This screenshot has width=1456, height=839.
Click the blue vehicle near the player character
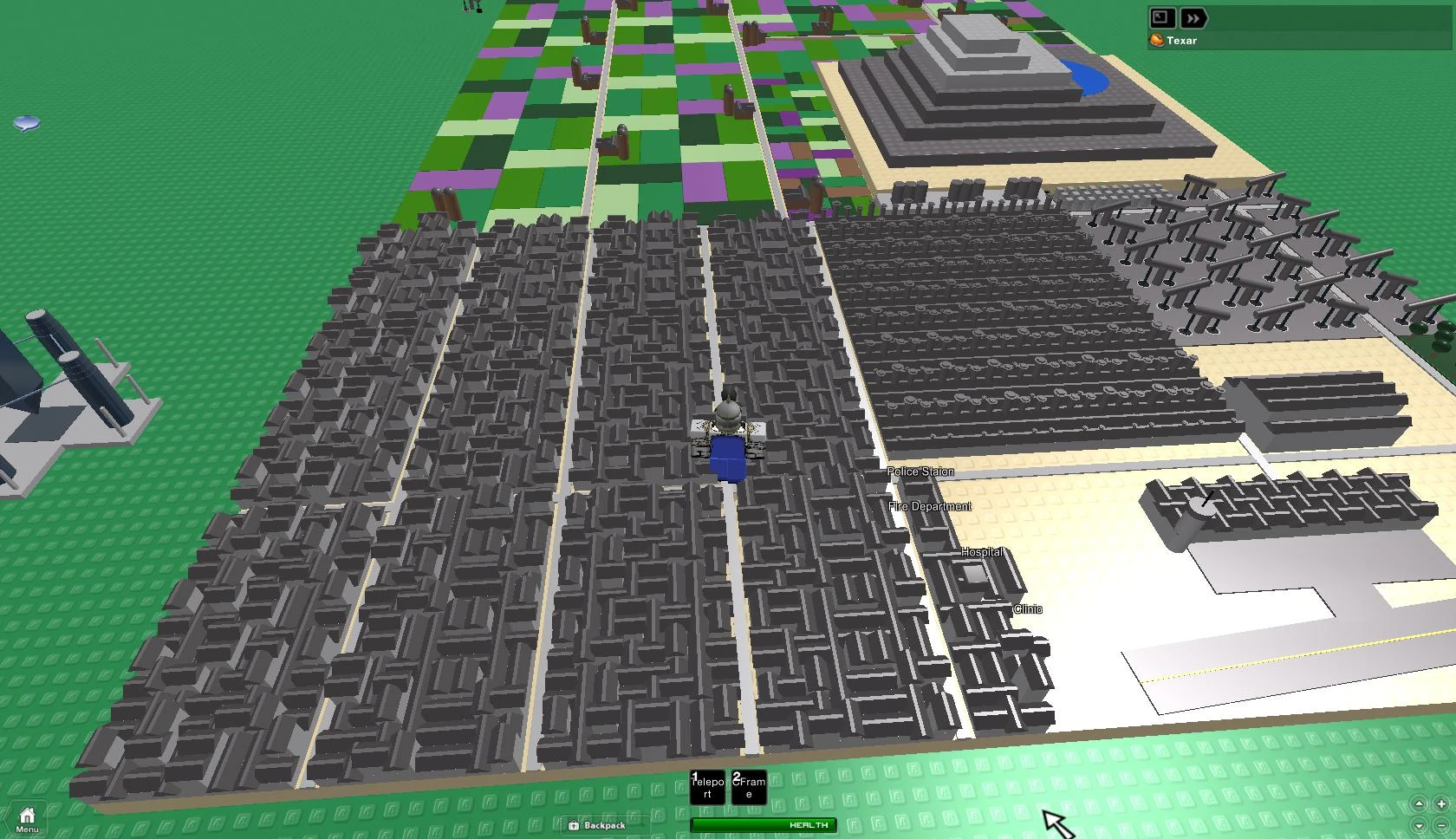tap(726, 457)
